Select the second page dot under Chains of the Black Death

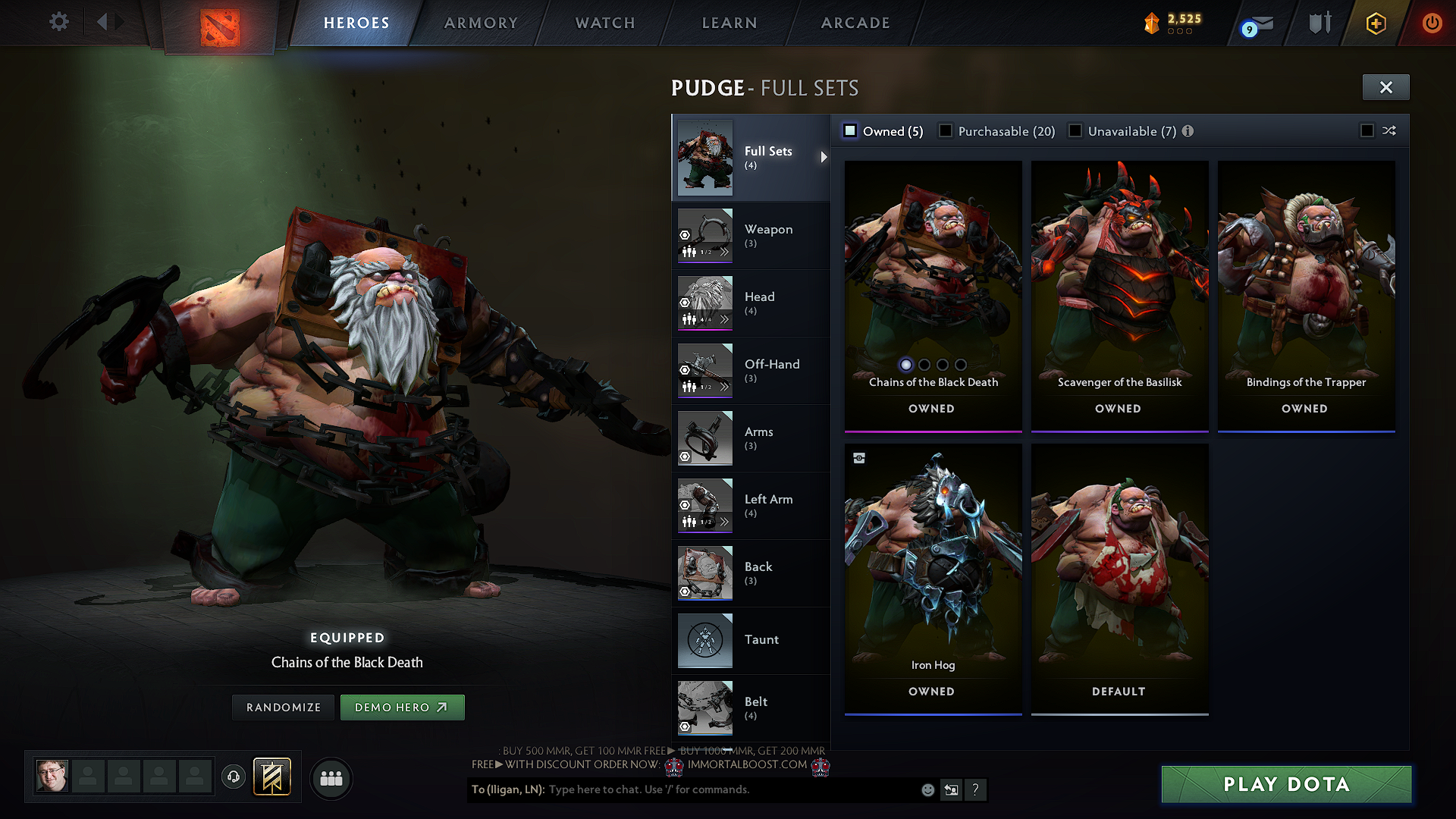924,365
